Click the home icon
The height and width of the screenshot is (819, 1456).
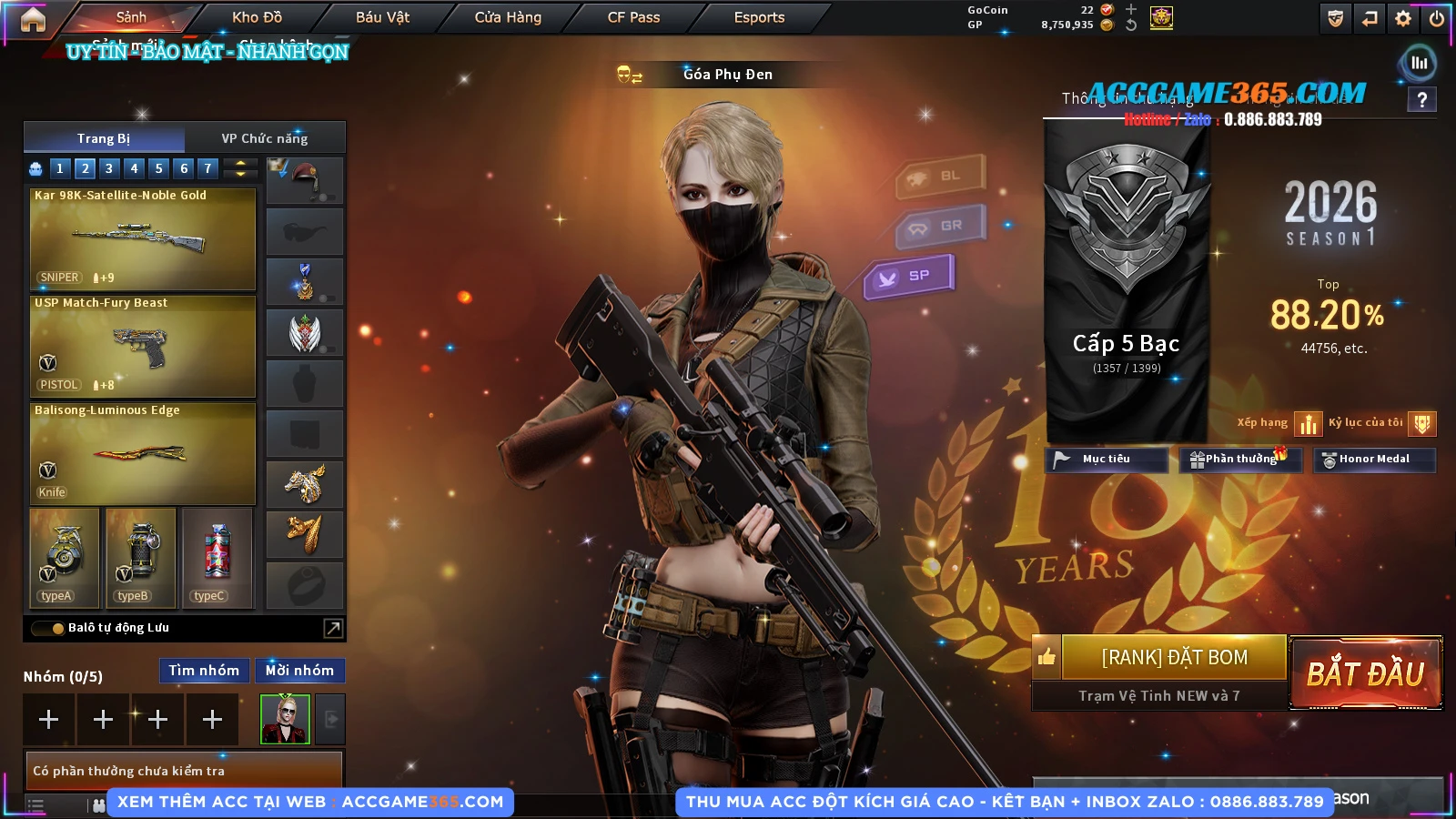33,19
